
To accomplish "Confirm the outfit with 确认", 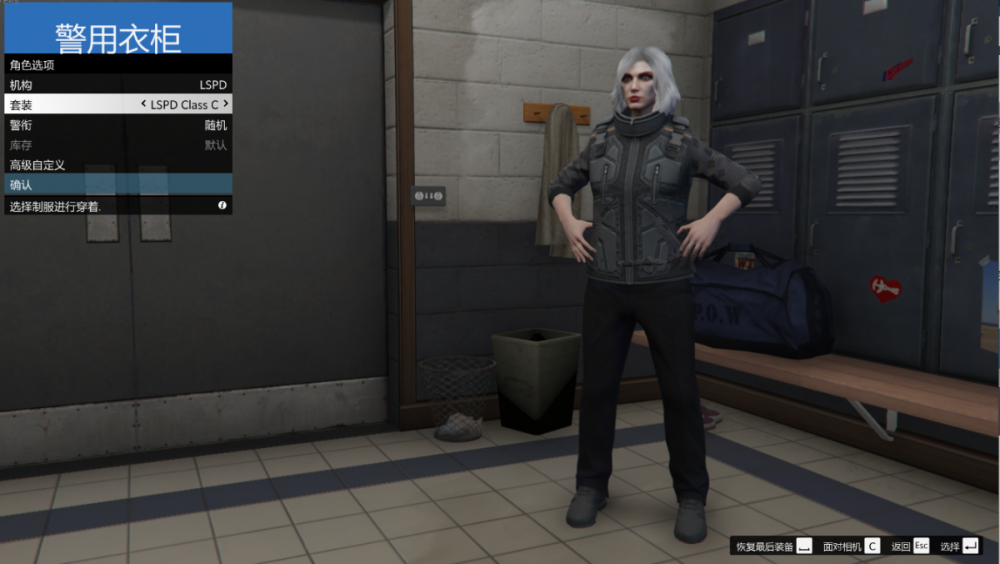I will pos(118,185).
